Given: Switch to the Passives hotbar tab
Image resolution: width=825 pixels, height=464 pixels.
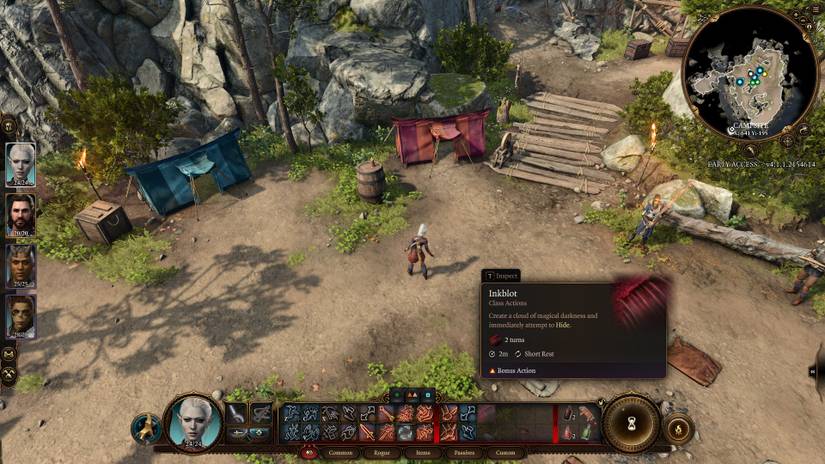Looking at the screenshot, I should (463, 452).
